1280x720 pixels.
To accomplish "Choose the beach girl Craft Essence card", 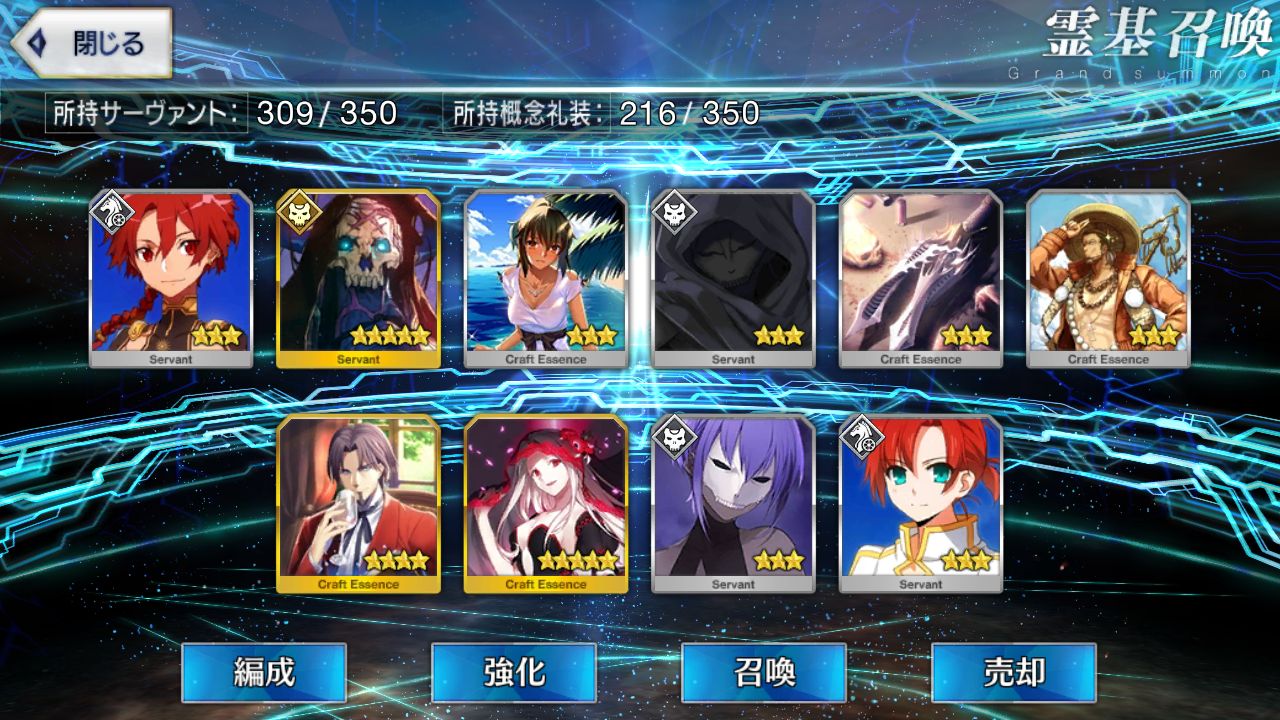I will (x=546, y=278).
